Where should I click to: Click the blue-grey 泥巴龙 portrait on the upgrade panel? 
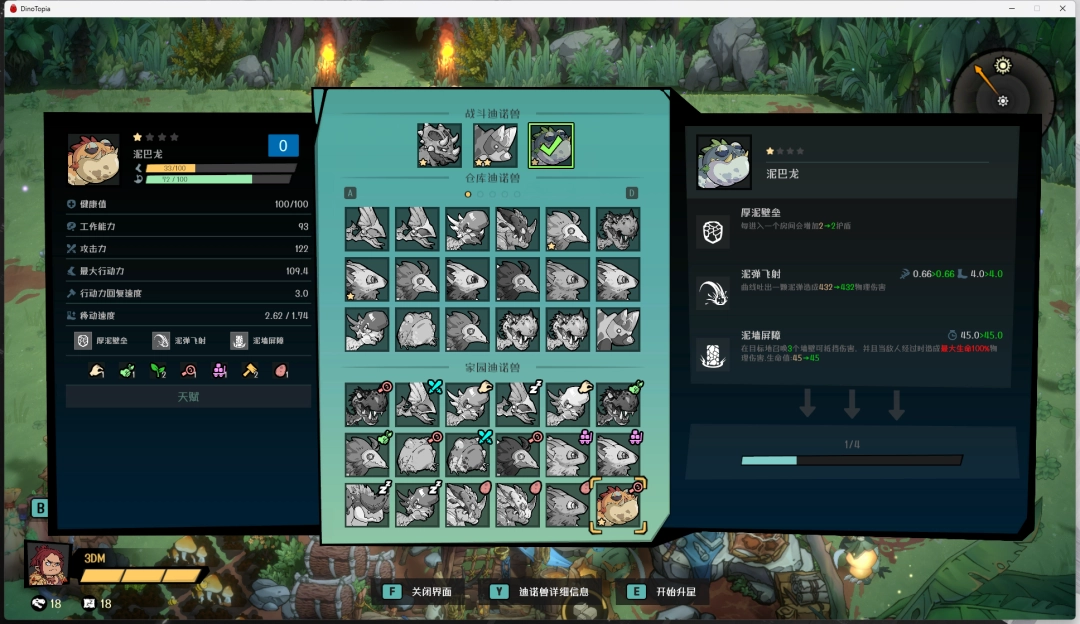(723, 163)
